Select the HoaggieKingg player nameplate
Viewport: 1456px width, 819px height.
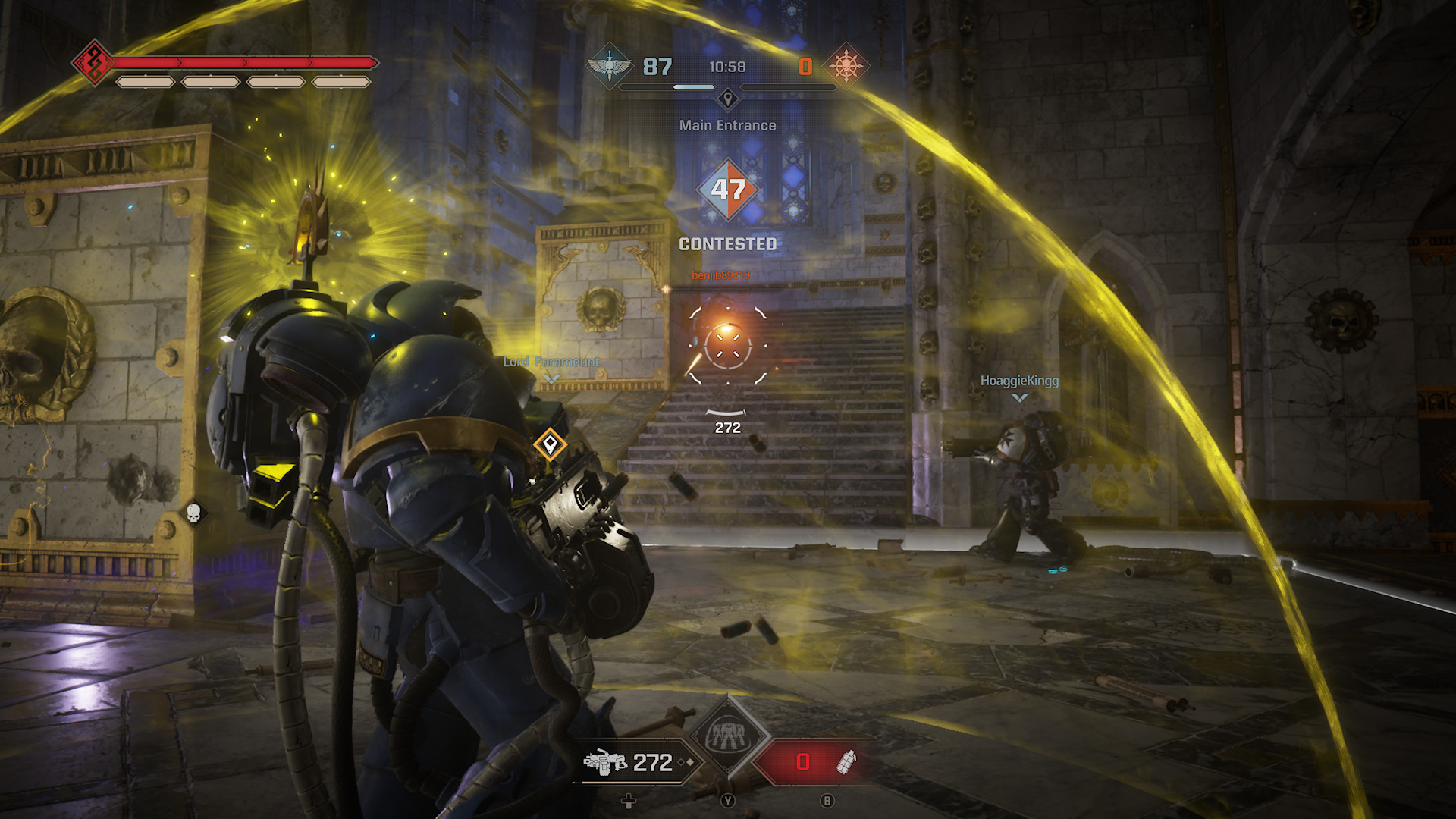point(1019,381)
